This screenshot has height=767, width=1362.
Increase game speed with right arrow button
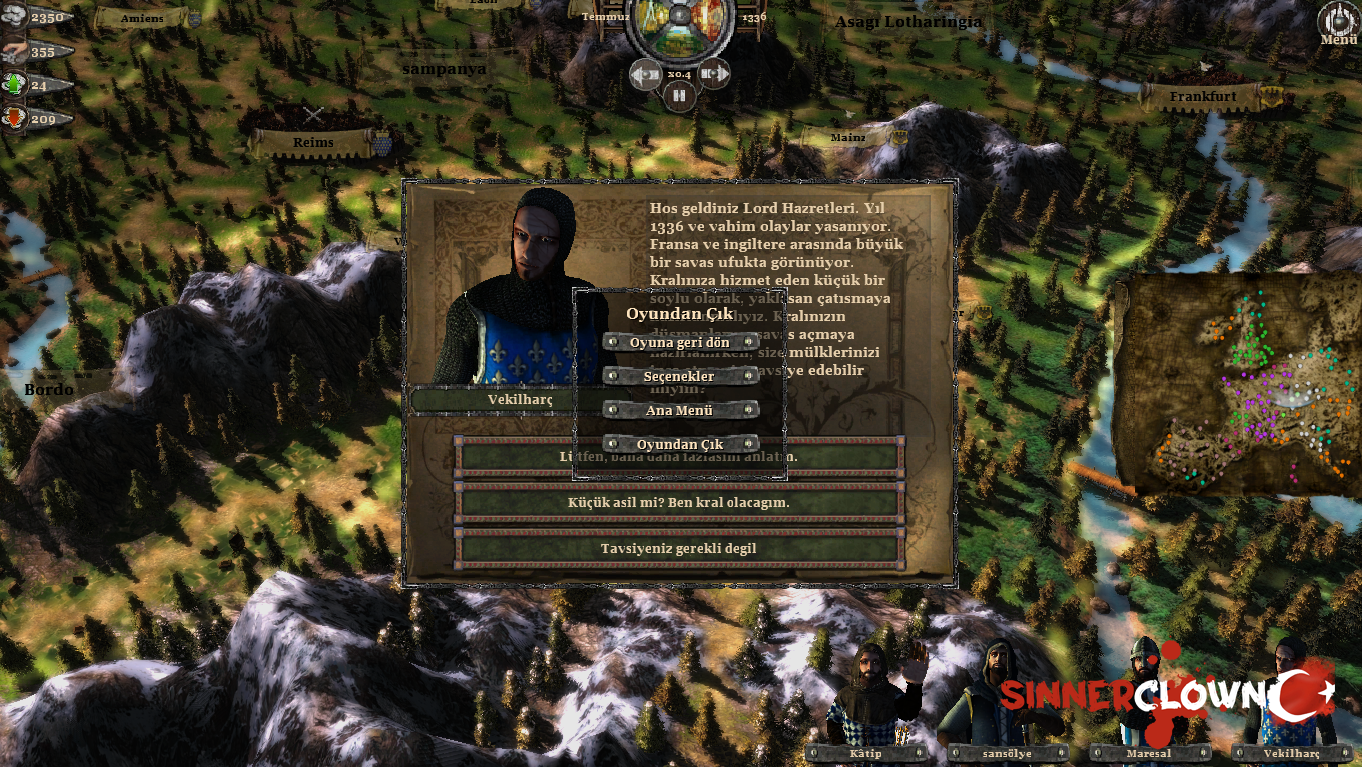click(713, 73)
